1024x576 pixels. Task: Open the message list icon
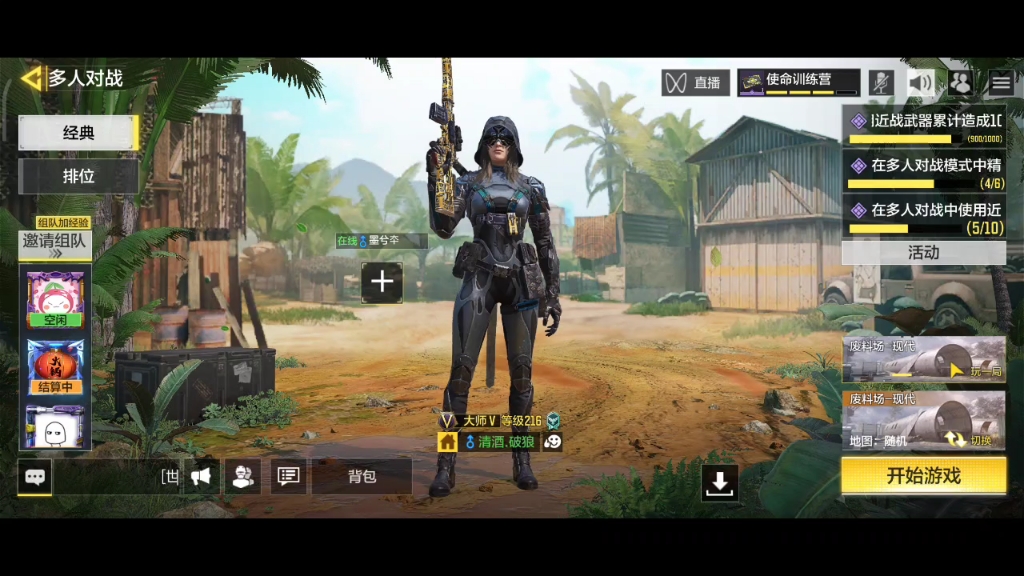[x=288, y=477]
